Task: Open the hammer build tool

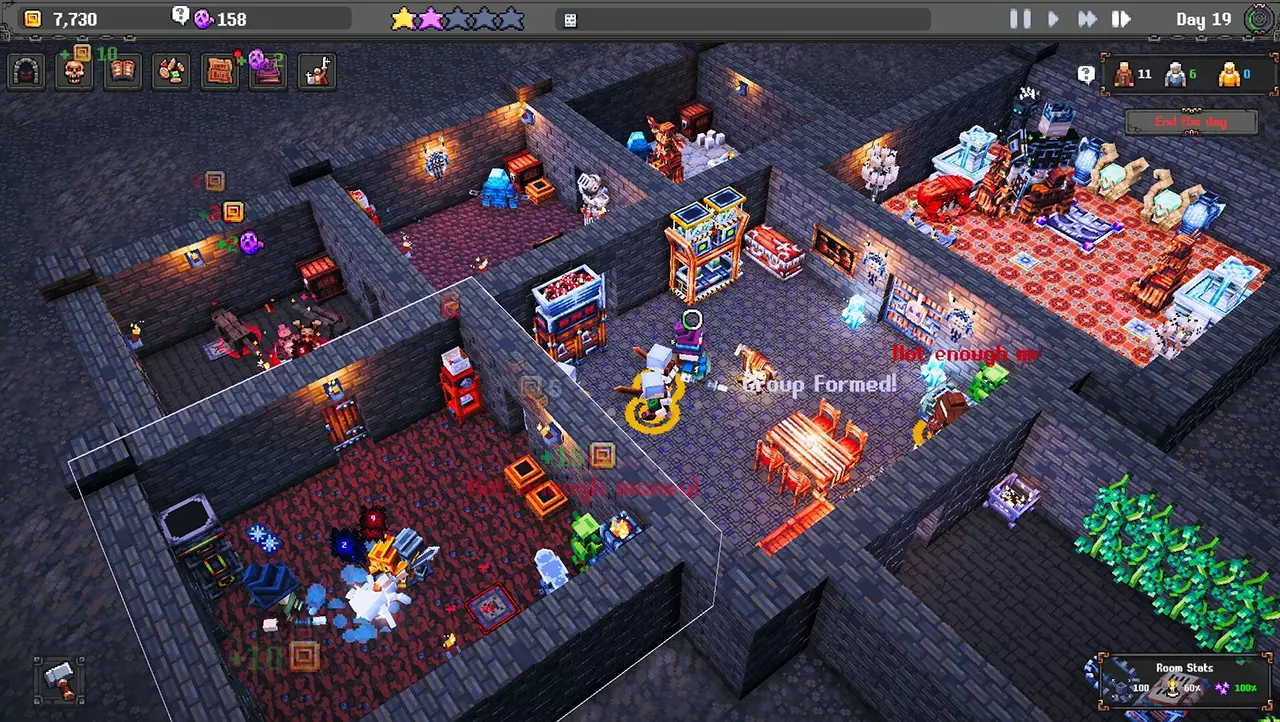Action: coord(58,682)
